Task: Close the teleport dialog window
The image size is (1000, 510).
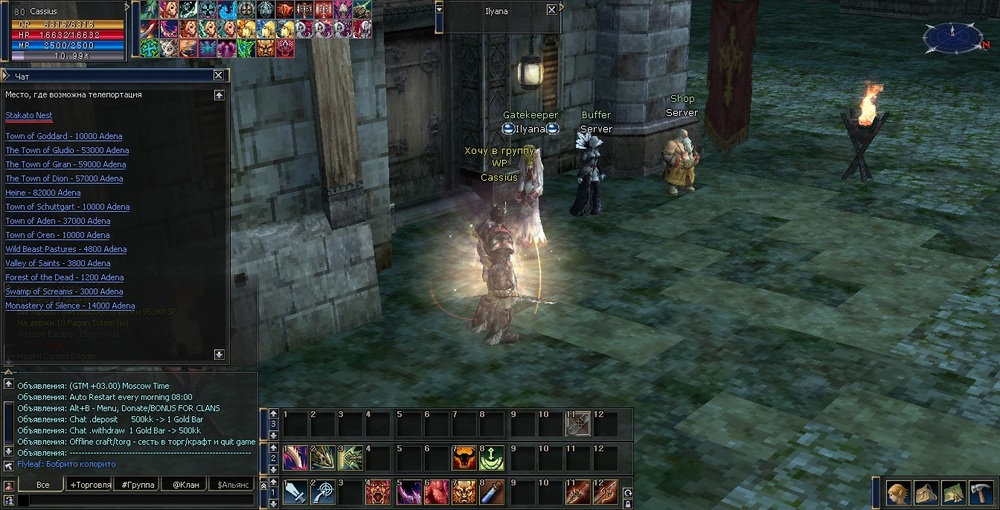Action: point(218,75)
